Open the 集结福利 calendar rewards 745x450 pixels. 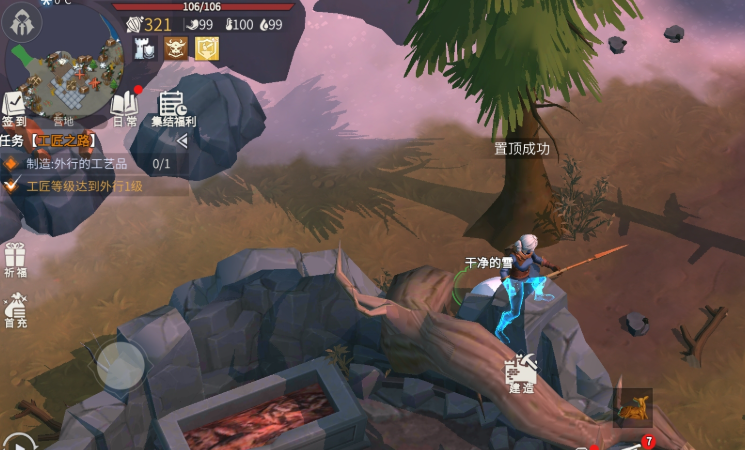click(173, 108)
